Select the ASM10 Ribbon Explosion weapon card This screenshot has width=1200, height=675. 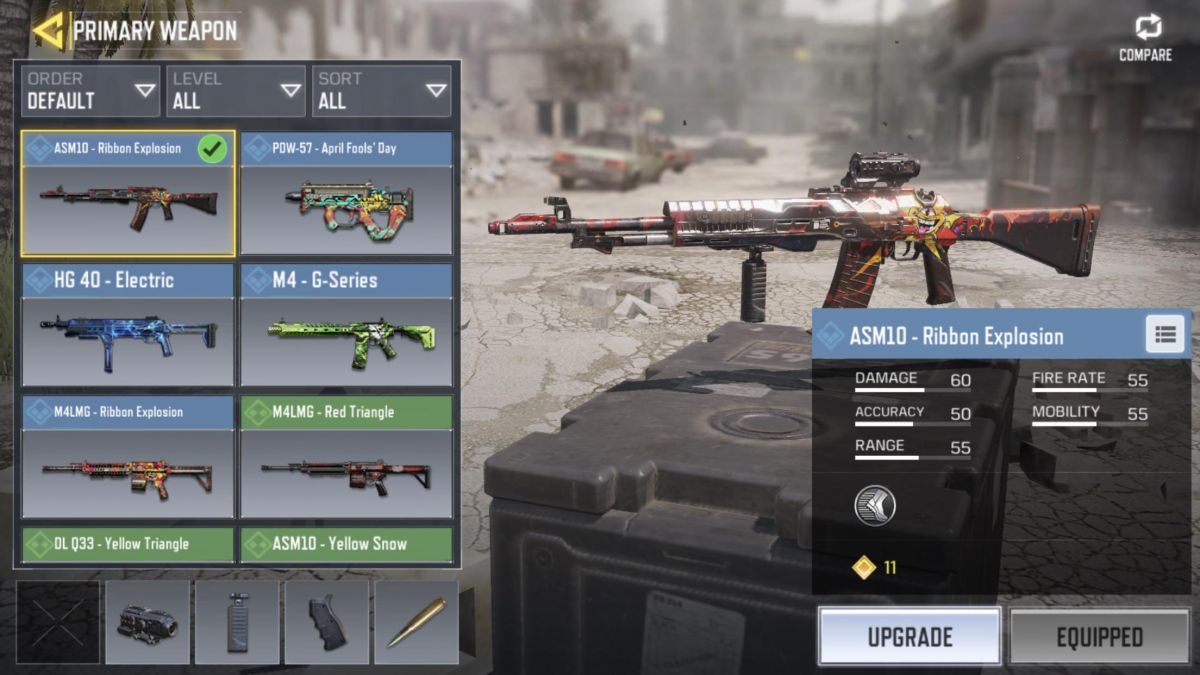[128, 193]
